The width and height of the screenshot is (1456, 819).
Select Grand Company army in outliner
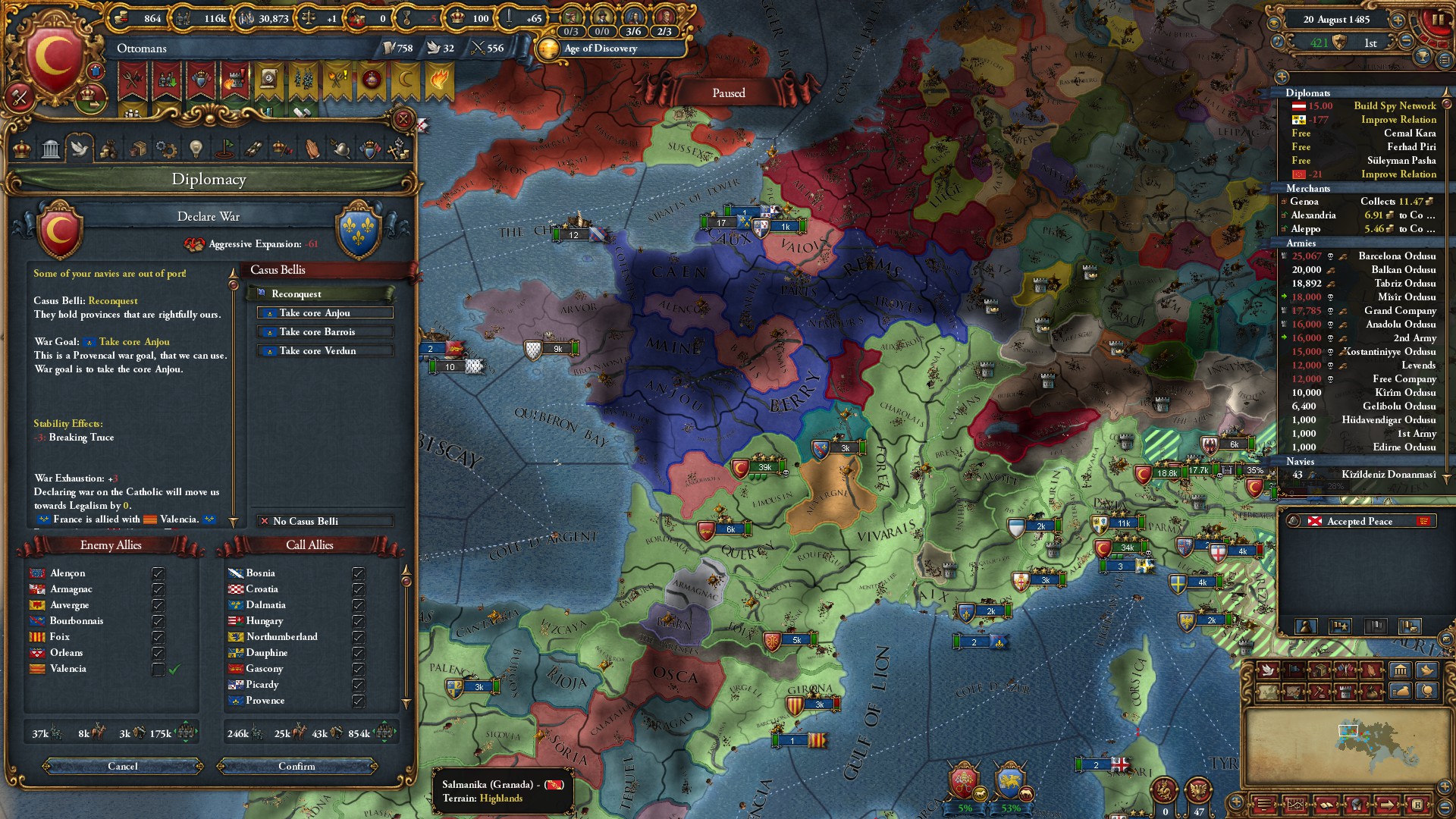point(1399,310)
